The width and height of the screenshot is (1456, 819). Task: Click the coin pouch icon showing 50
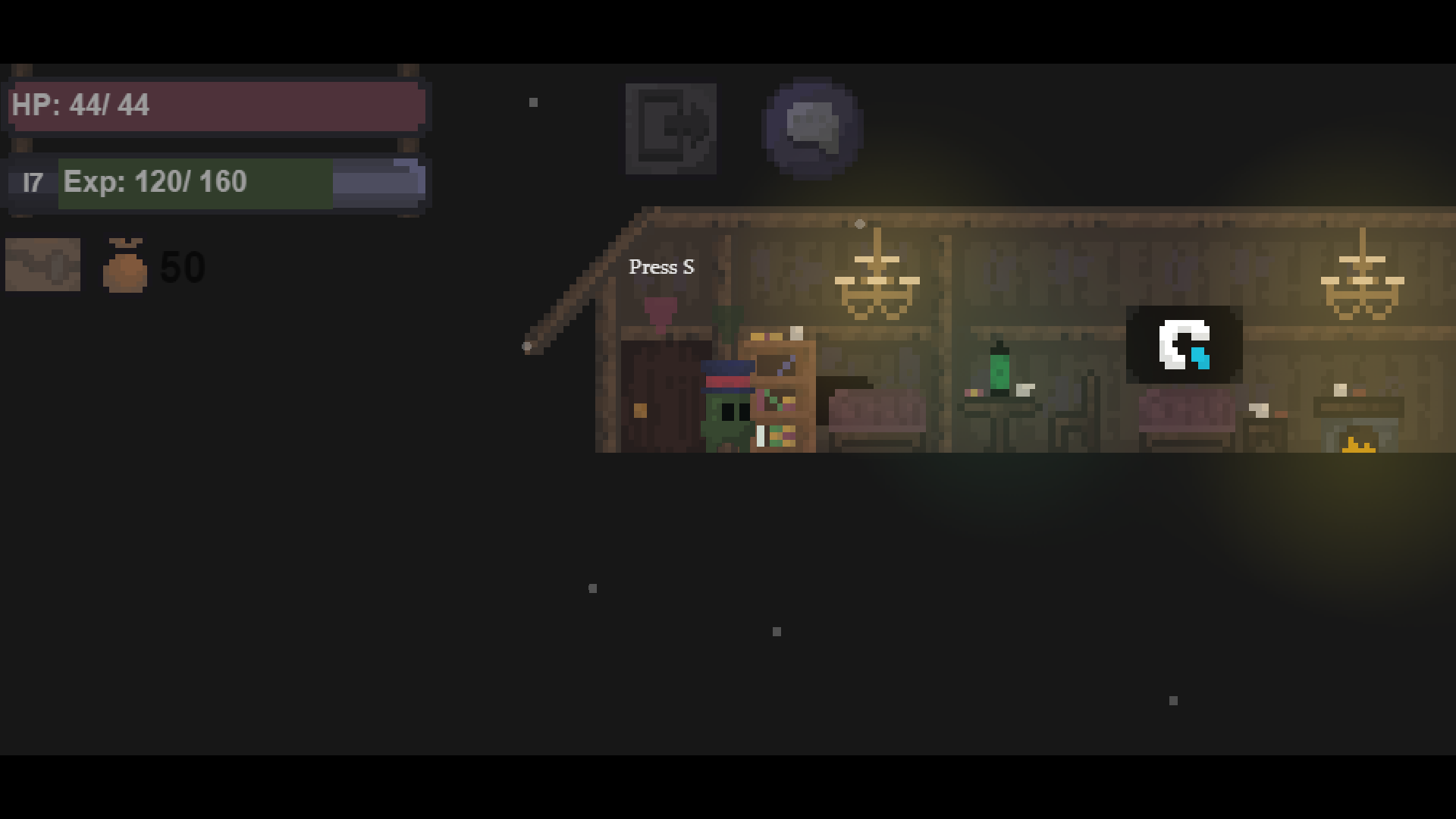(126, 265)
